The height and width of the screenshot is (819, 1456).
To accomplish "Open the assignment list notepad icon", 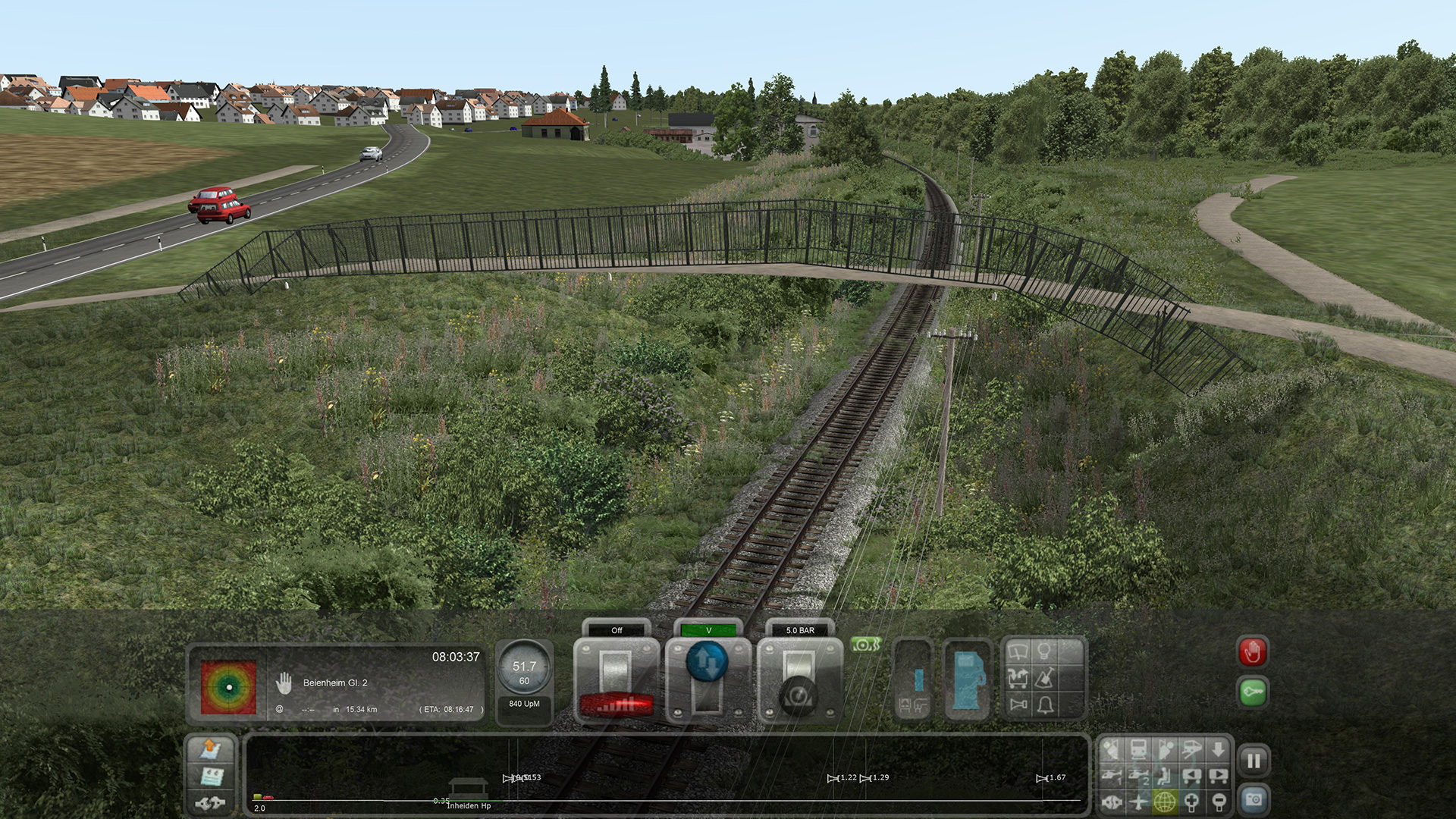I will point(210,777).
